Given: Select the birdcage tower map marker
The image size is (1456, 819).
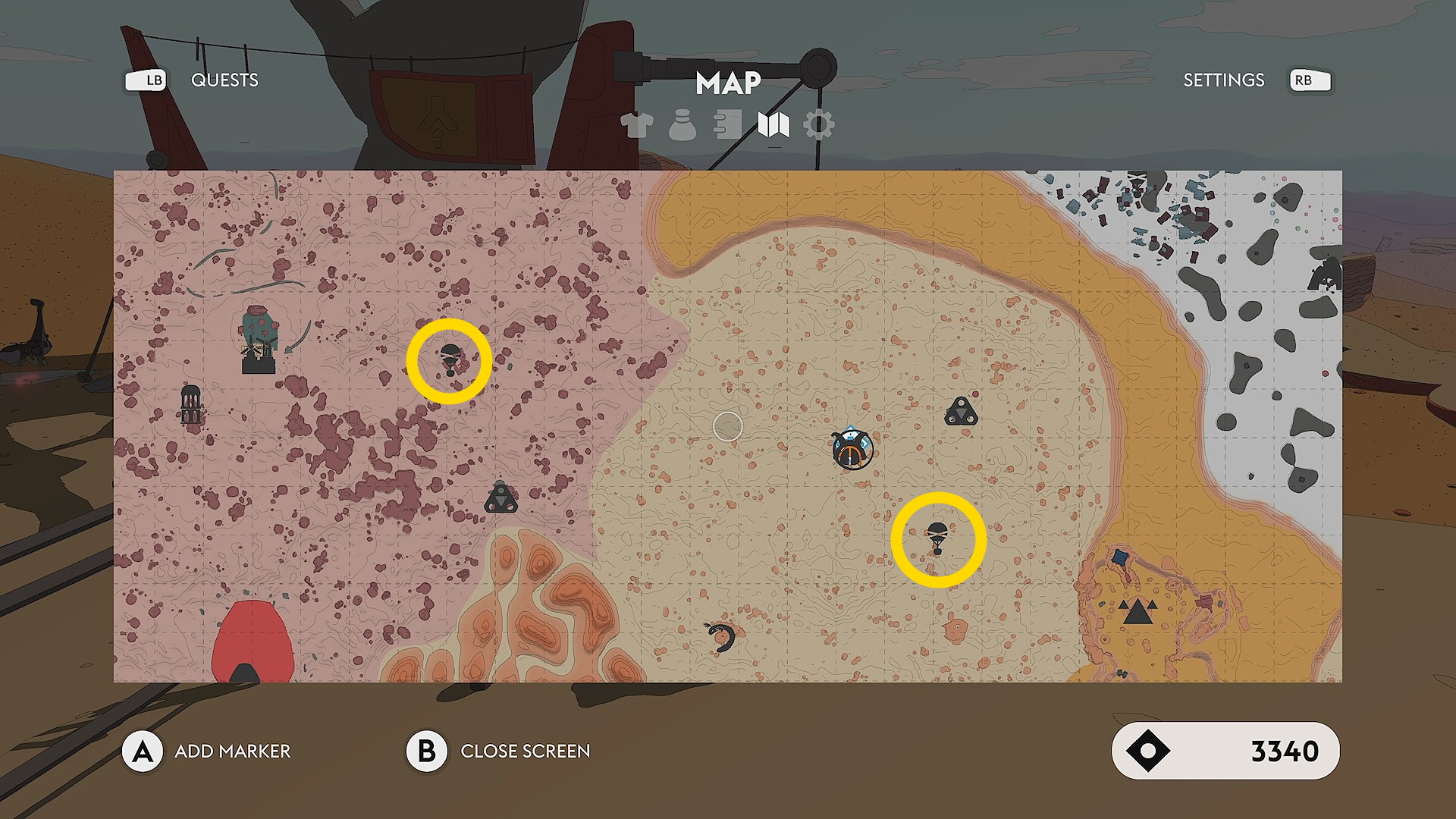Looking at the screenshot, I should [x=191, y=403].
